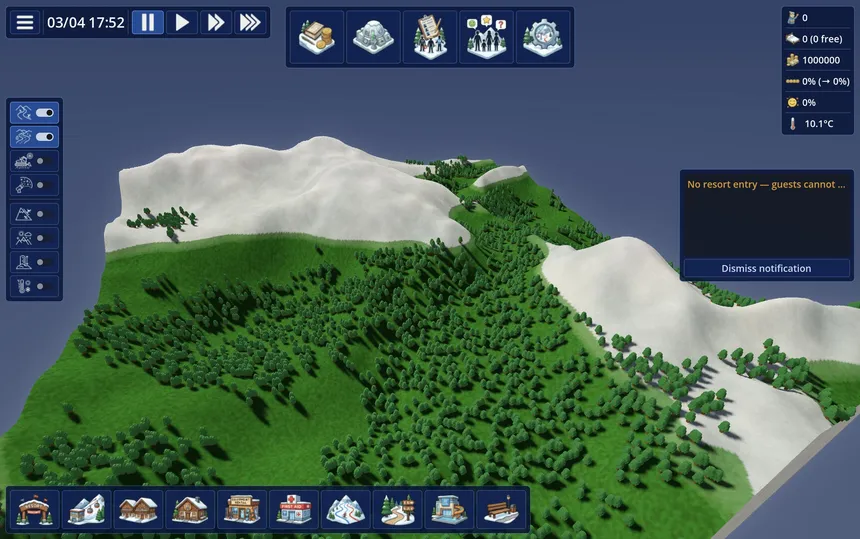This screenshot has width=860, height=539.
Task: Switch to double fast-forward speed
Action: click(x=216, y=22)
